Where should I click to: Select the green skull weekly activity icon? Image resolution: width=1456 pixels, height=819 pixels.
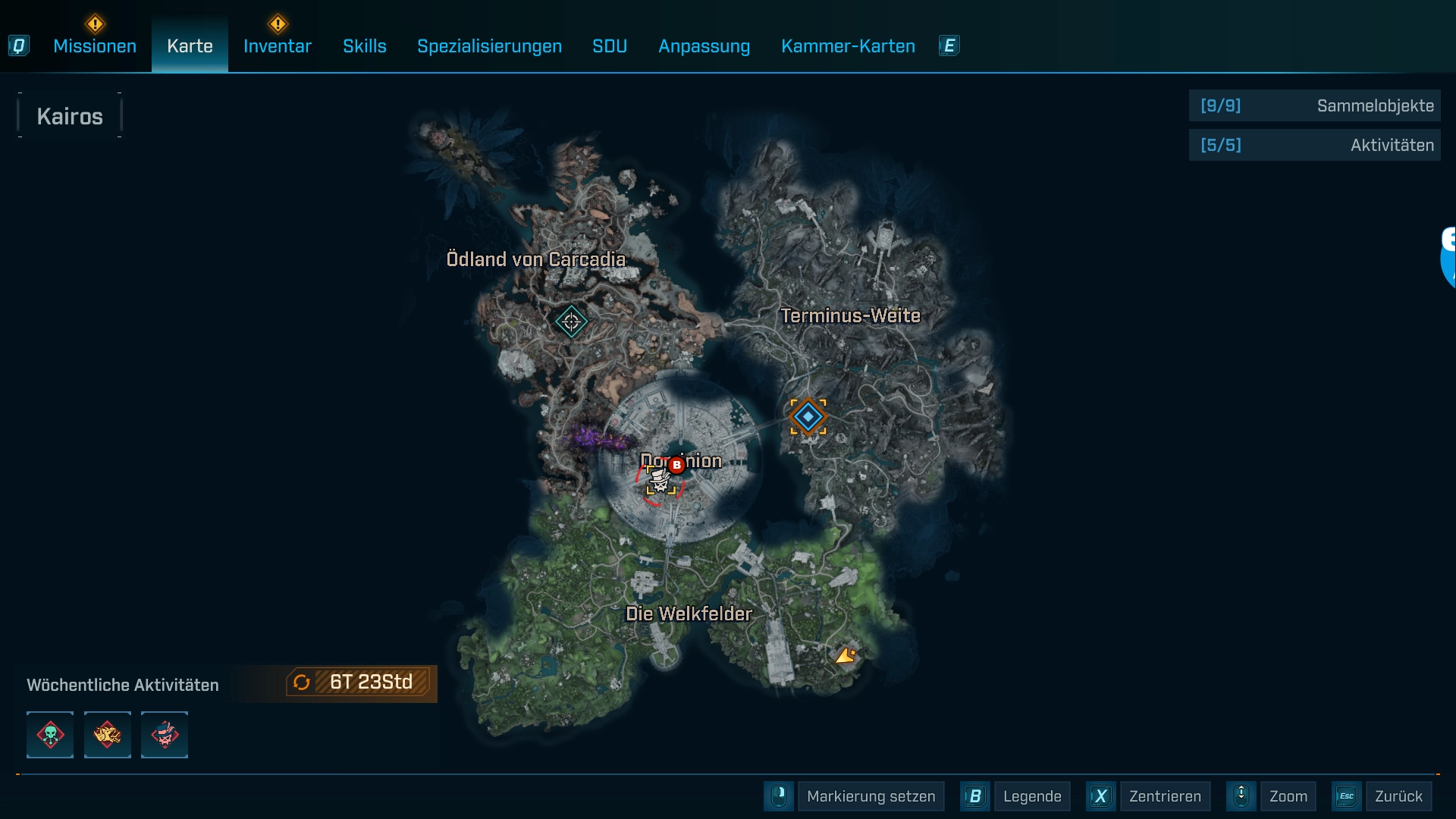pyautogui.click(x=49, y=734)
